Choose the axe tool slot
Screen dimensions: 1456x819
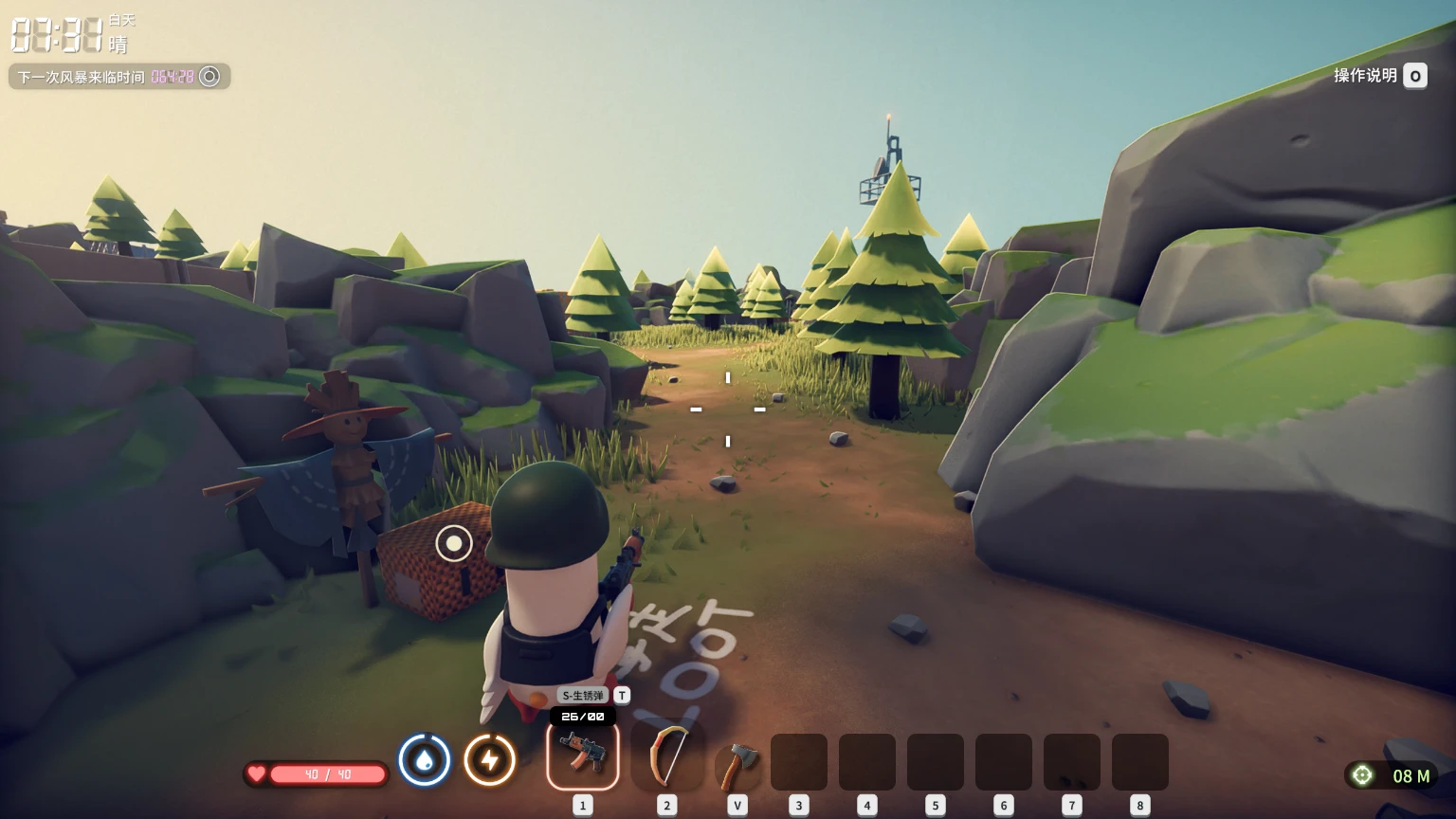point(737,763)
